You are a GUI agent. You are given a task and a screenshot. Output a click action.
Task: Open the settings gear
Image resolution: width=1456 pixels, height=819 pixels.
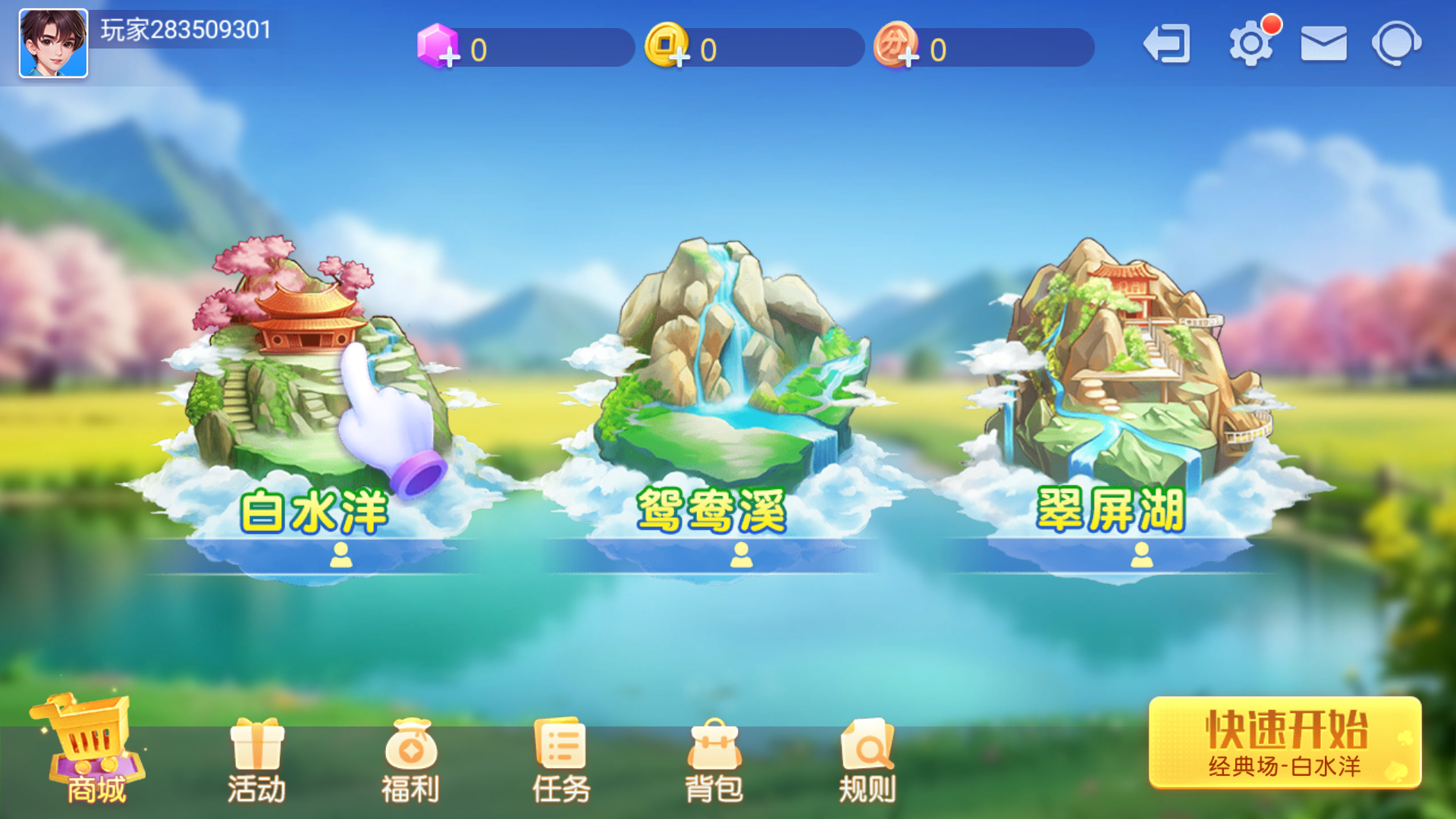[x=1251, y=43]
